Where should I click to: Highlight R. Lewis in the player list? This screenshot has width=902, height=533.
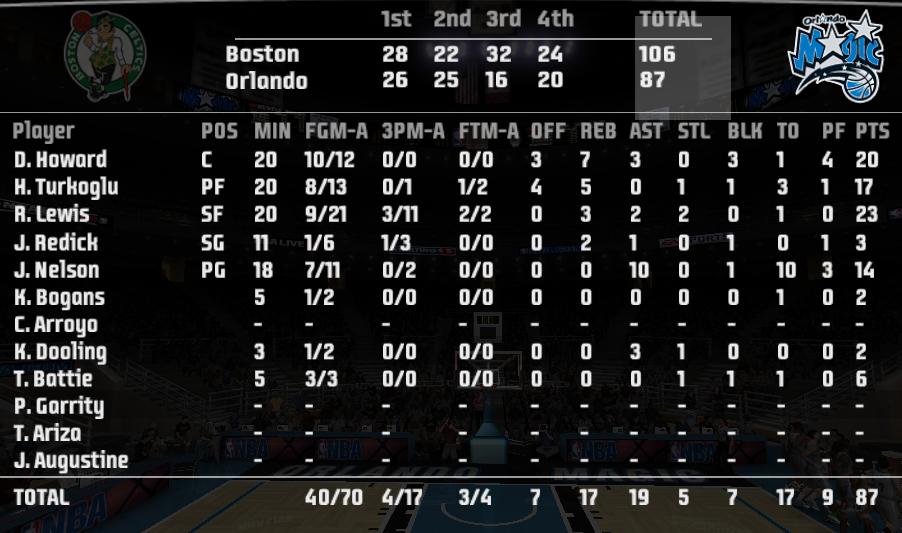pos(52,214)
